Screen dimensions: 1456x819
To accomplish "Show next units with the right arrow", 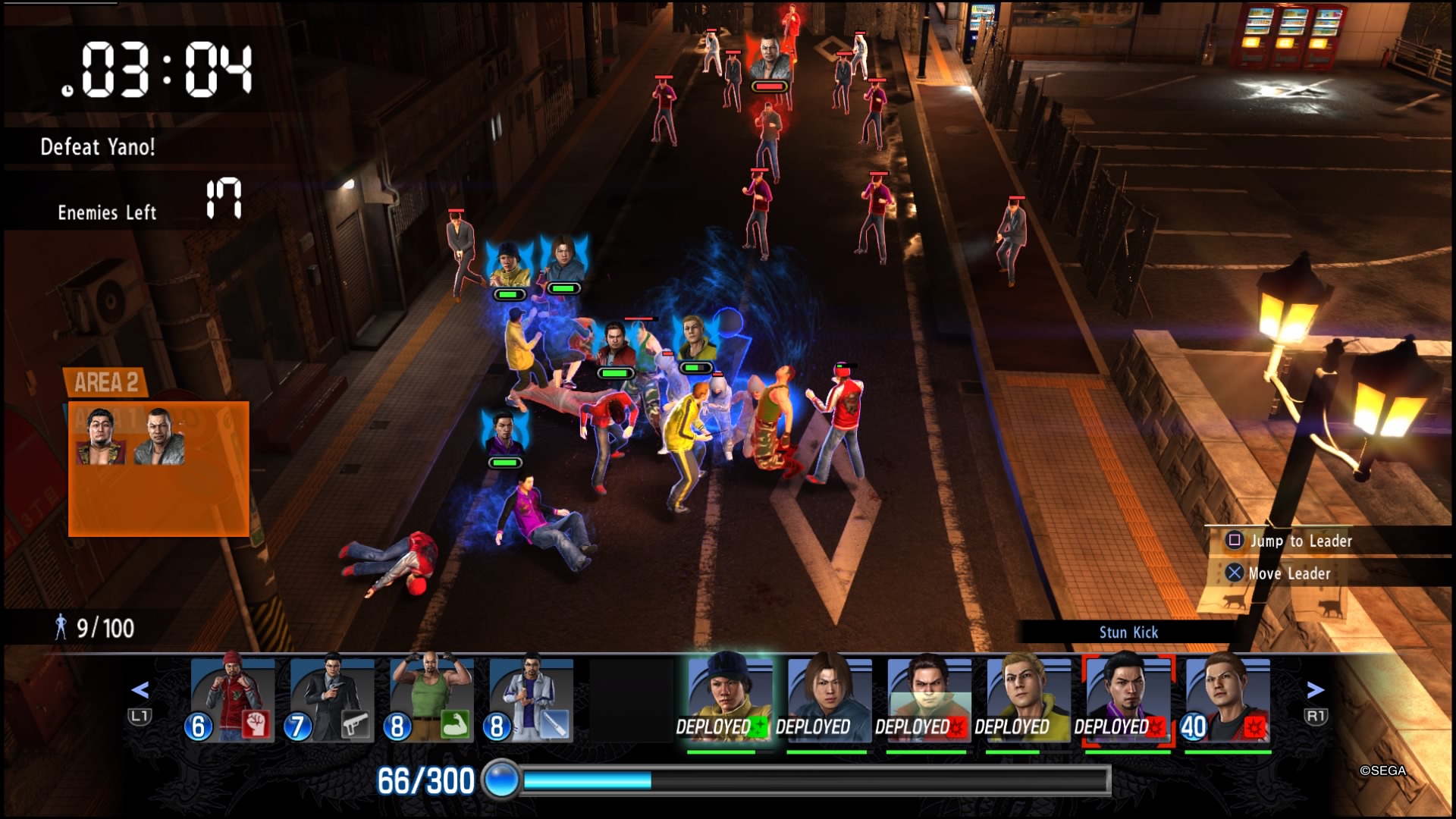I will [x=1316, y=690].
